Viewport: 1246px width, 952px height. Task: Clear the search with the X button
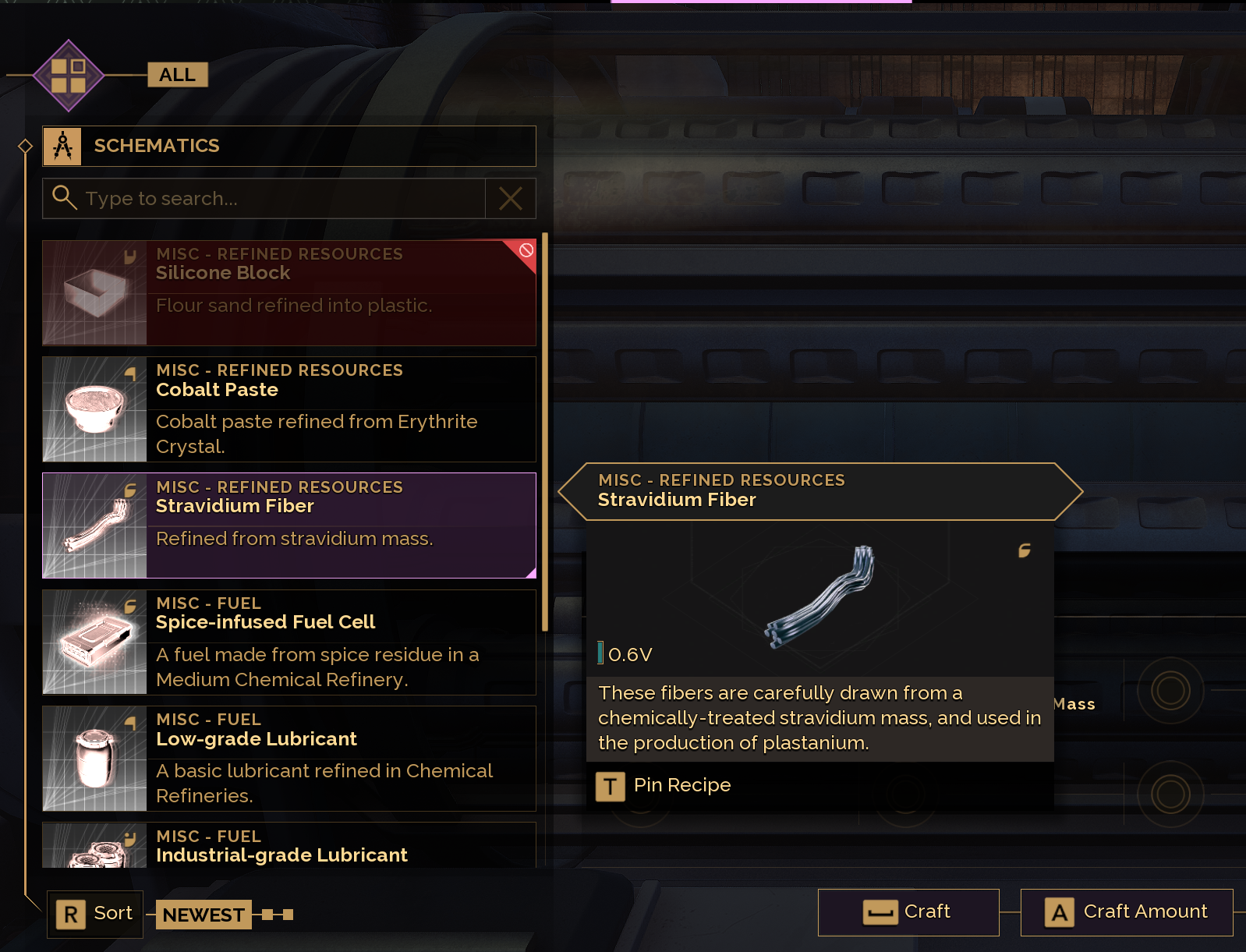click(x=511, y=199)
